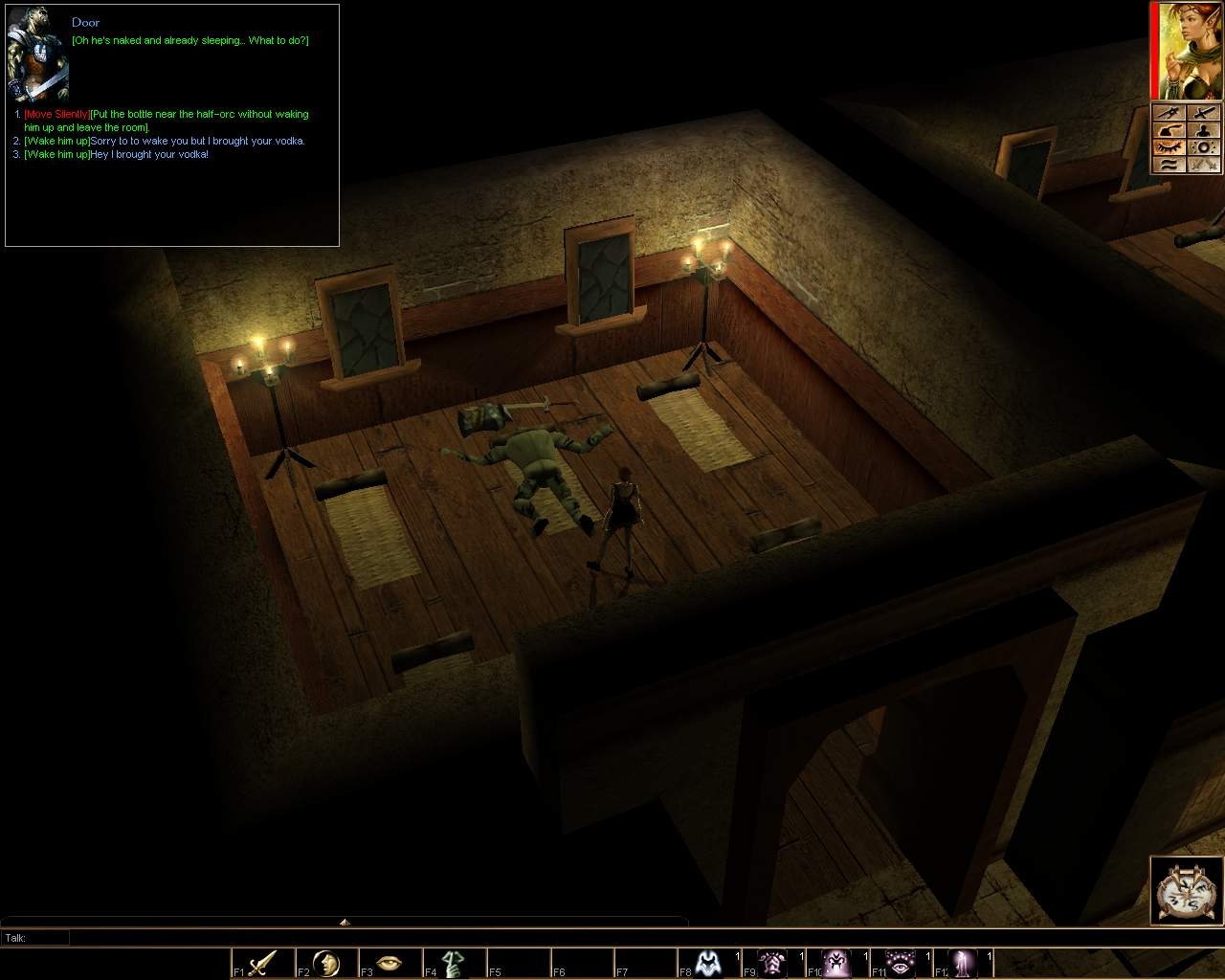Activate the F3 eye quickslot

[390, 962]
